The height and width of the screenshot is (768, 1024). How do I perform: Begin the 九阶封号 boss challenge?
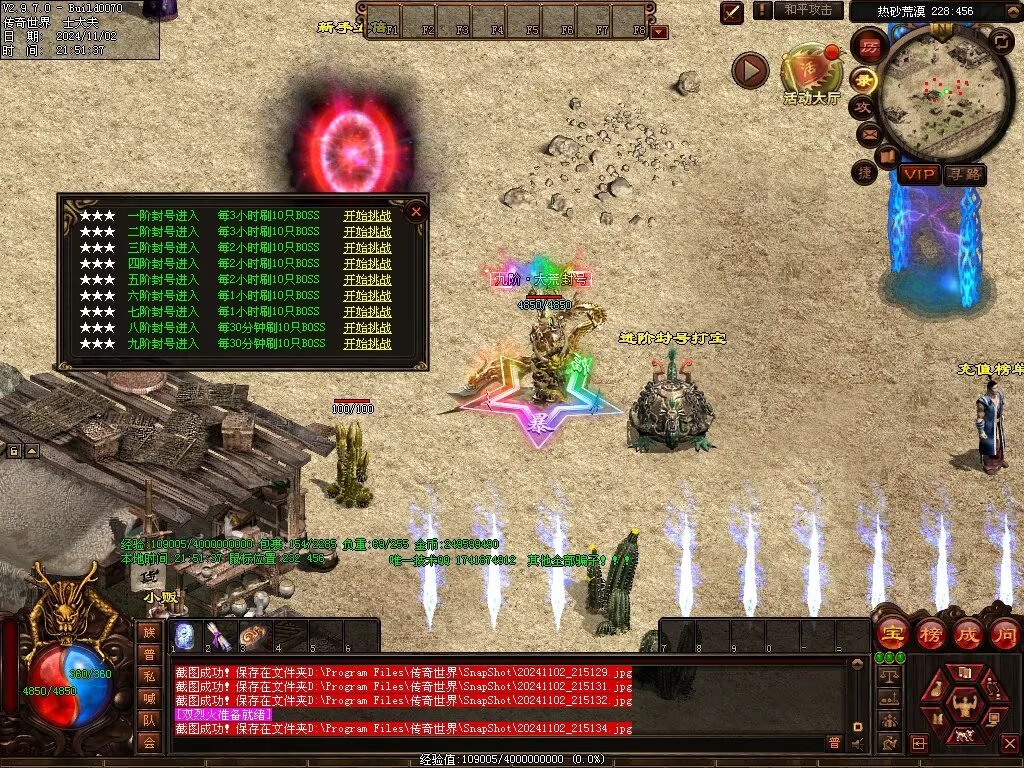click(x=367, y=344)
